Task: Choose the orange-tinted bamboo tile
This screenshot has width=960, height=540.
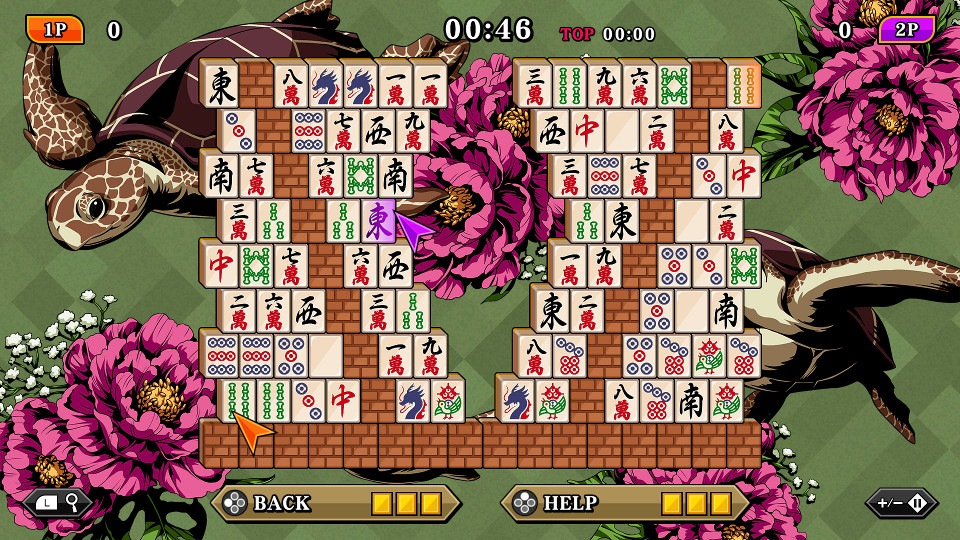Action: point(743,86)
